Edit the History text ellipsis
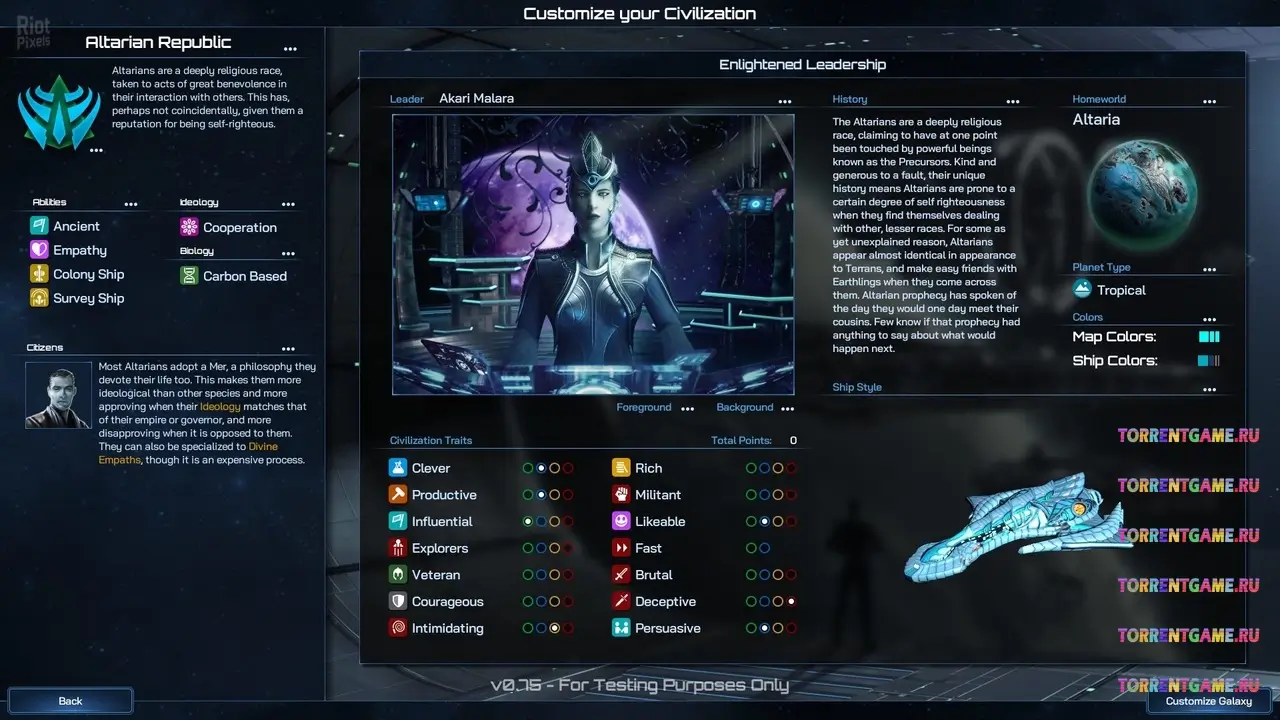This screenshot has height=720, width=1280. (x=1013, y=101)
